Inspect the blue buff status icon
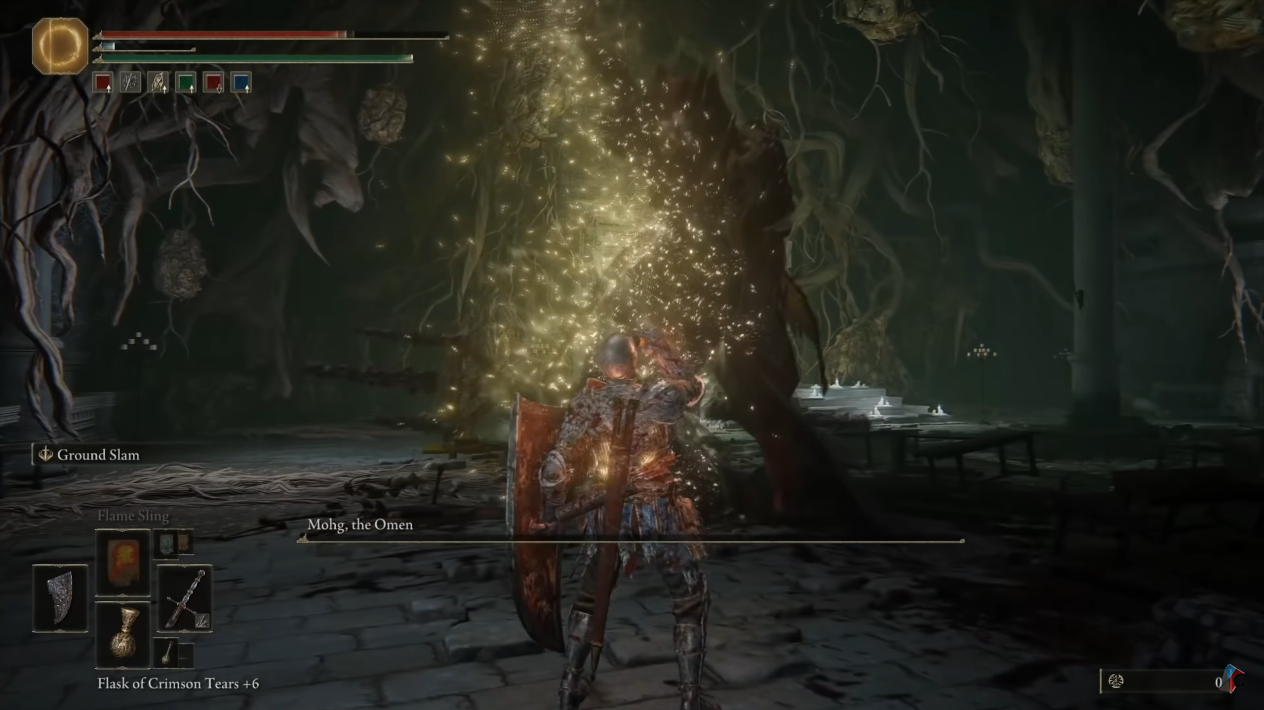The height and width of the screenshot is (710, 1264). (x=241, y=83)
